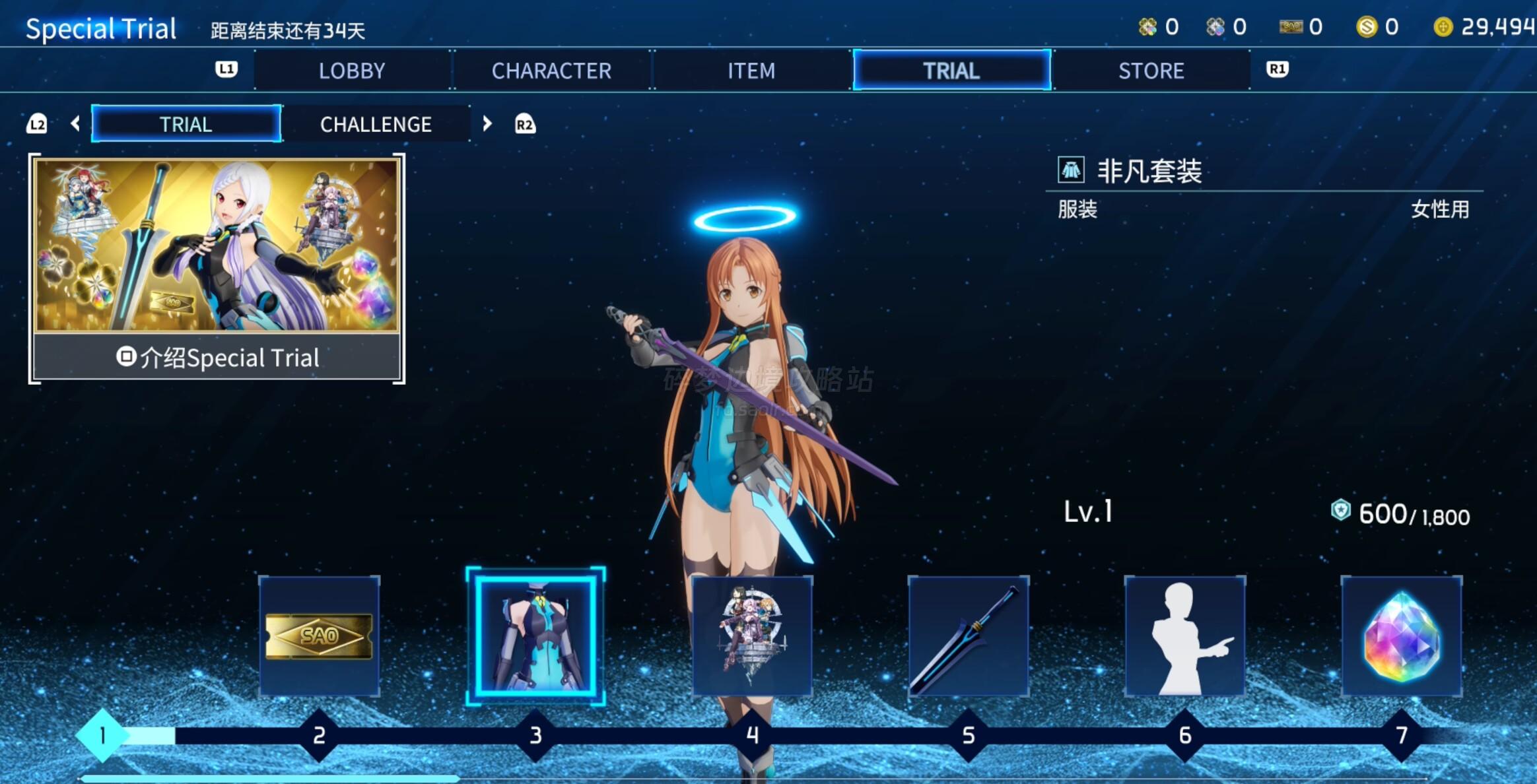Pick the dark sword weapon reward
Viewport: 1537px width, 784px height.
[x=969, y=636]
